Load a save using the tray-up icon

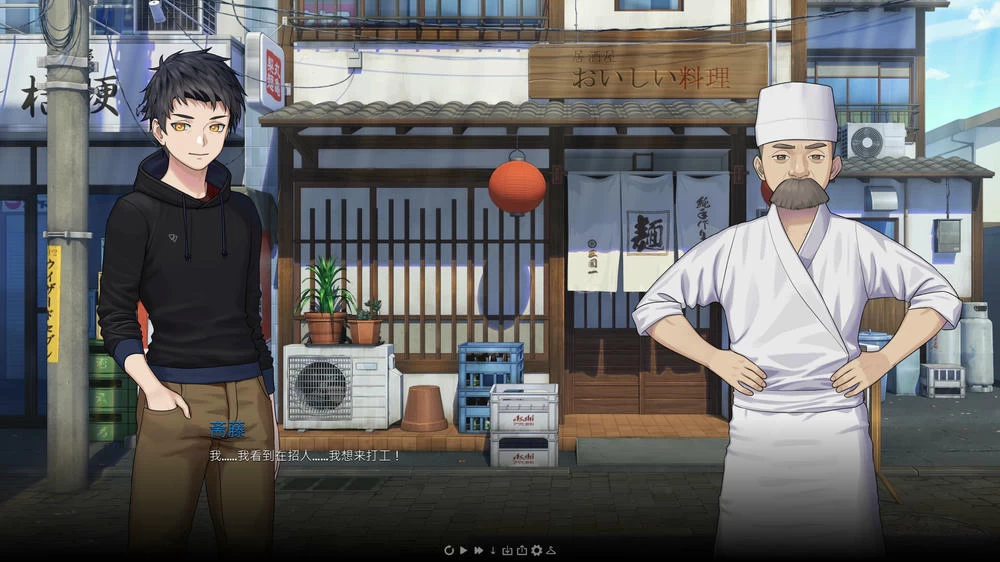click(521, 550)
